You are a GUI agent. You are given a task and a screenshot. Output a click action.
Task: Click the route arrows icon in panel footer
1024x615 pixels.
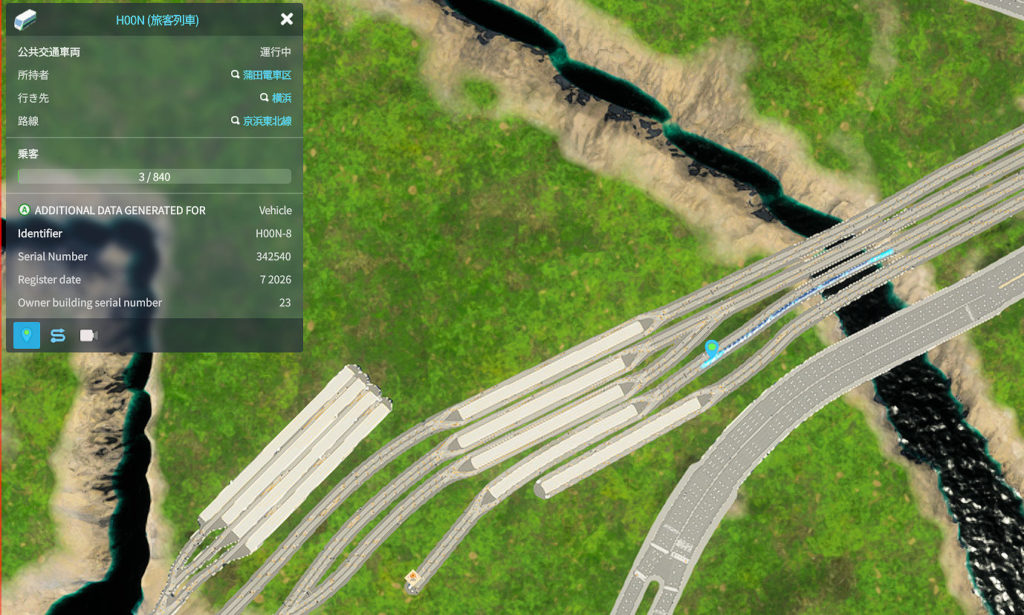pos(58,335)
